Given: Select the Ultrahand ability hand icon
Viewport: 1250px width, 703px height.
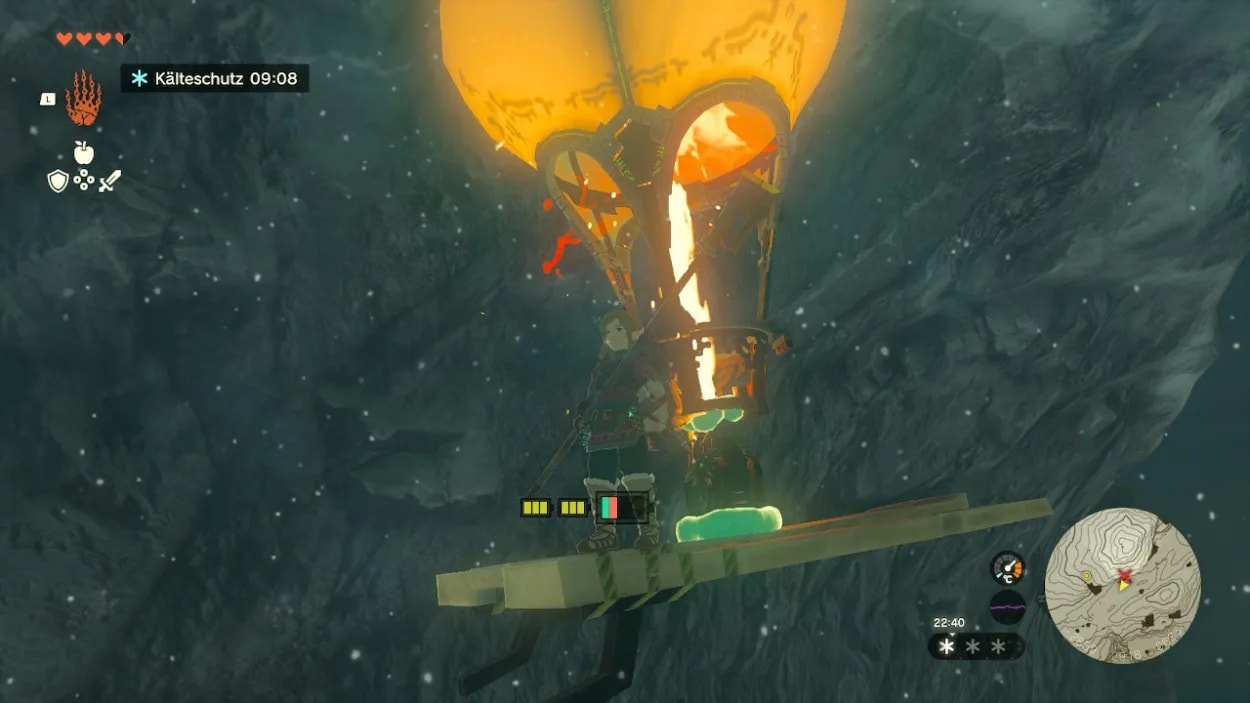Looking at the screenshot, I should (84, 98).
